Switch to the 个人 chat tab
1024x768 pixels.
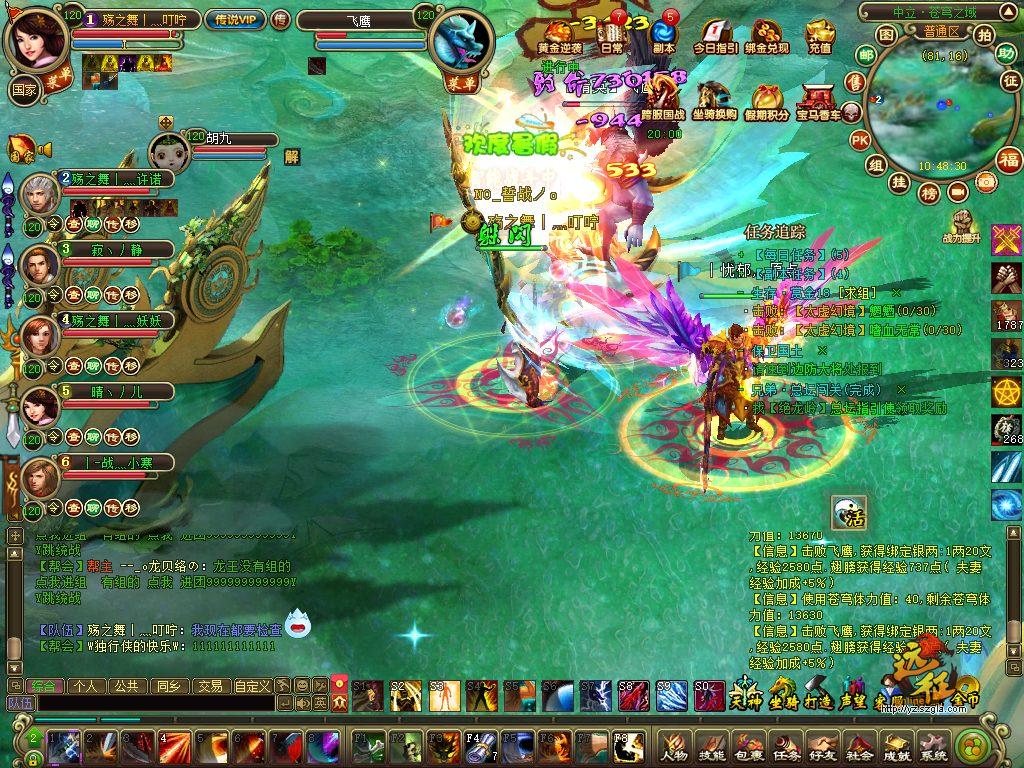(x=84, y=686)
